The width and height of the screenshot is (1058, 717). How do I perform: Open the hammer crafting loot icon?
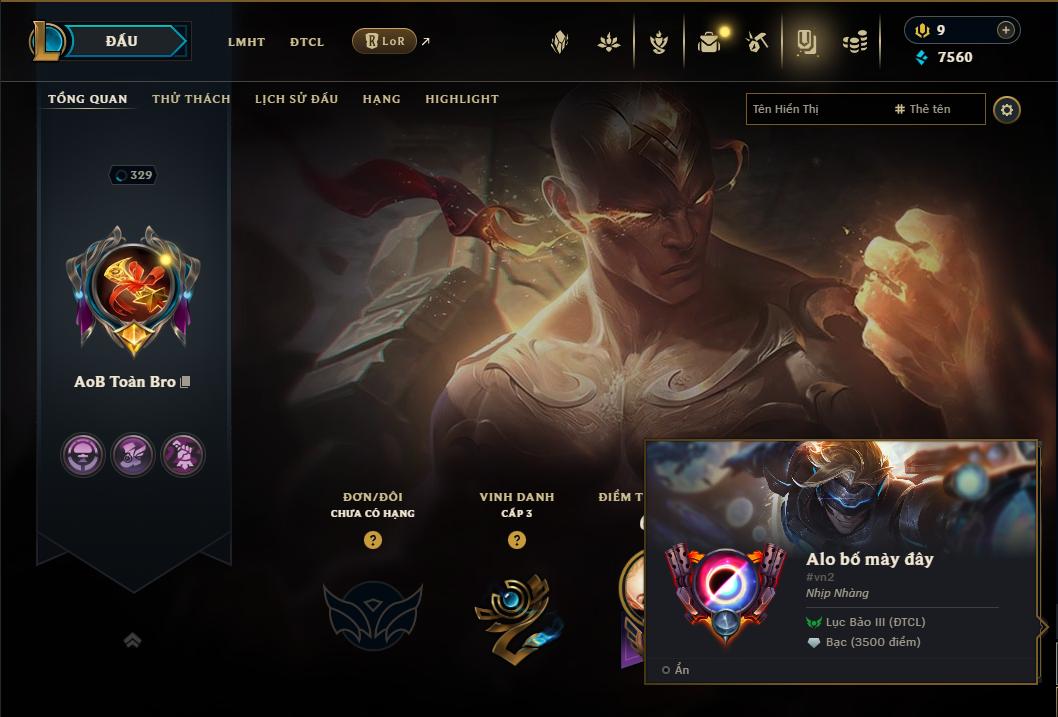[x=757, y=42]
